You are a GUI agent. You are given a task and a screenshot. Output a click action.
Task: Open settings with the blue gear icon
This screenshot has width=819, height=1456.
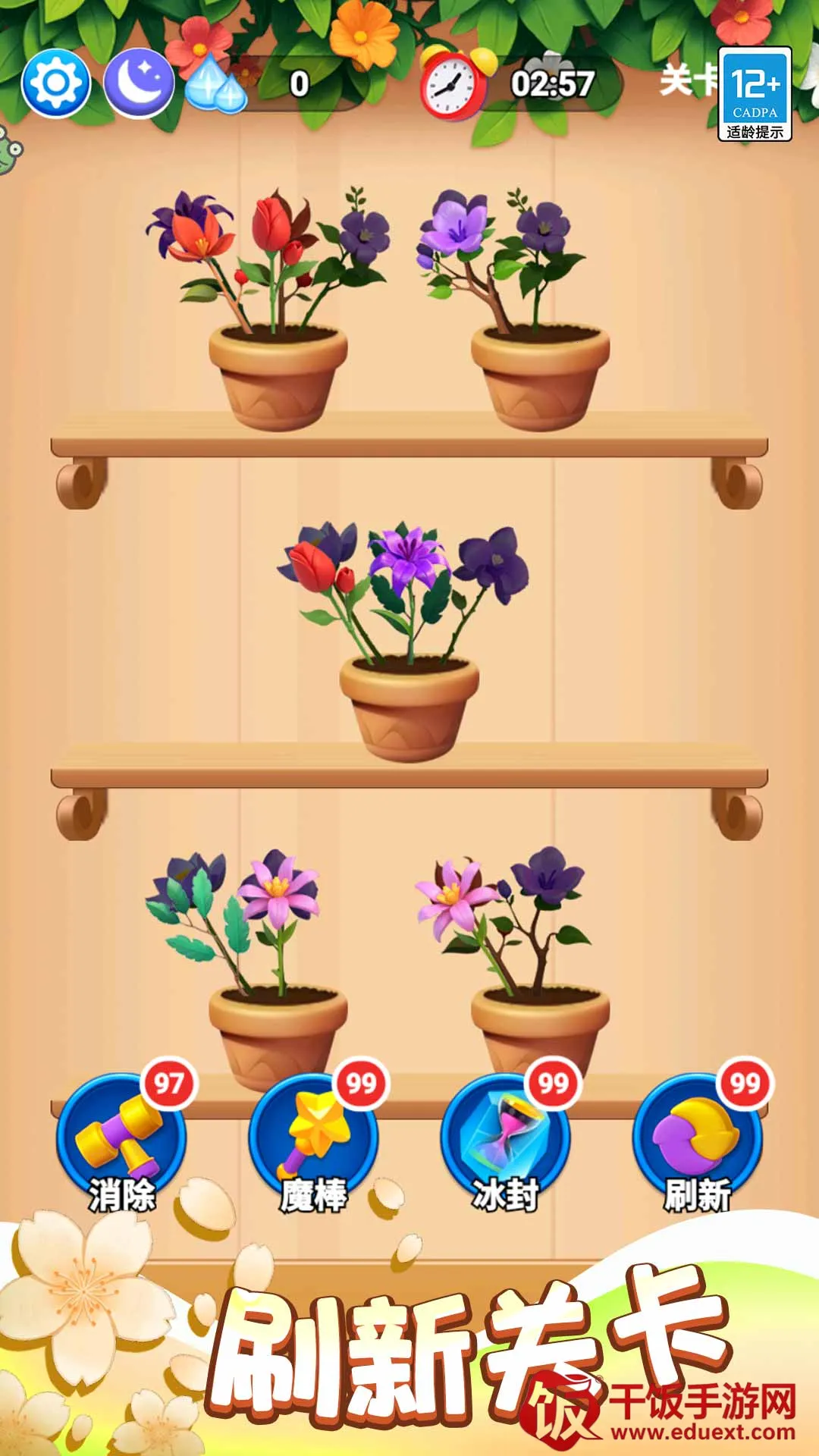[56, 83]
